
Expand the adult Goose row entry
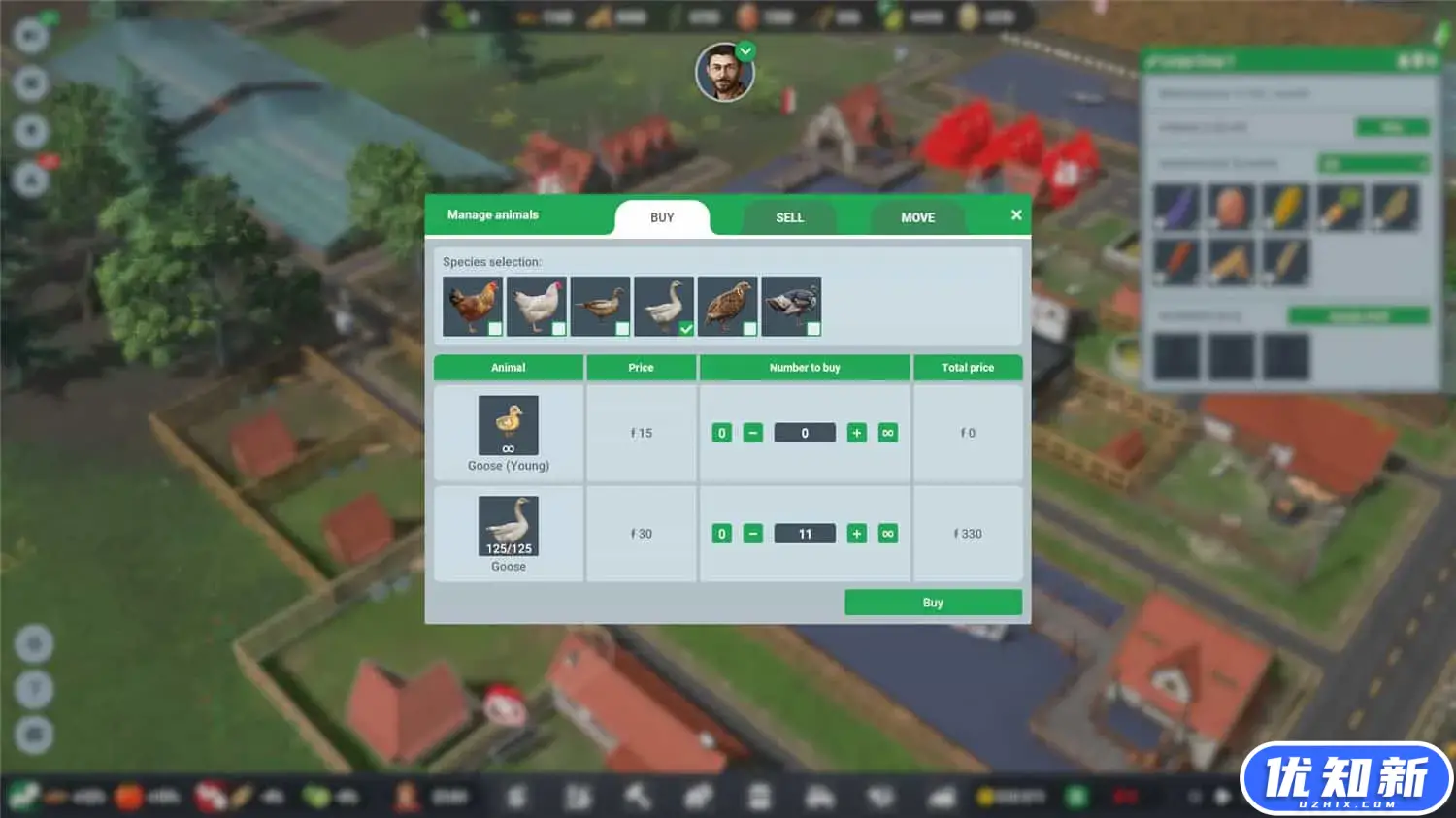click(508, 524)
